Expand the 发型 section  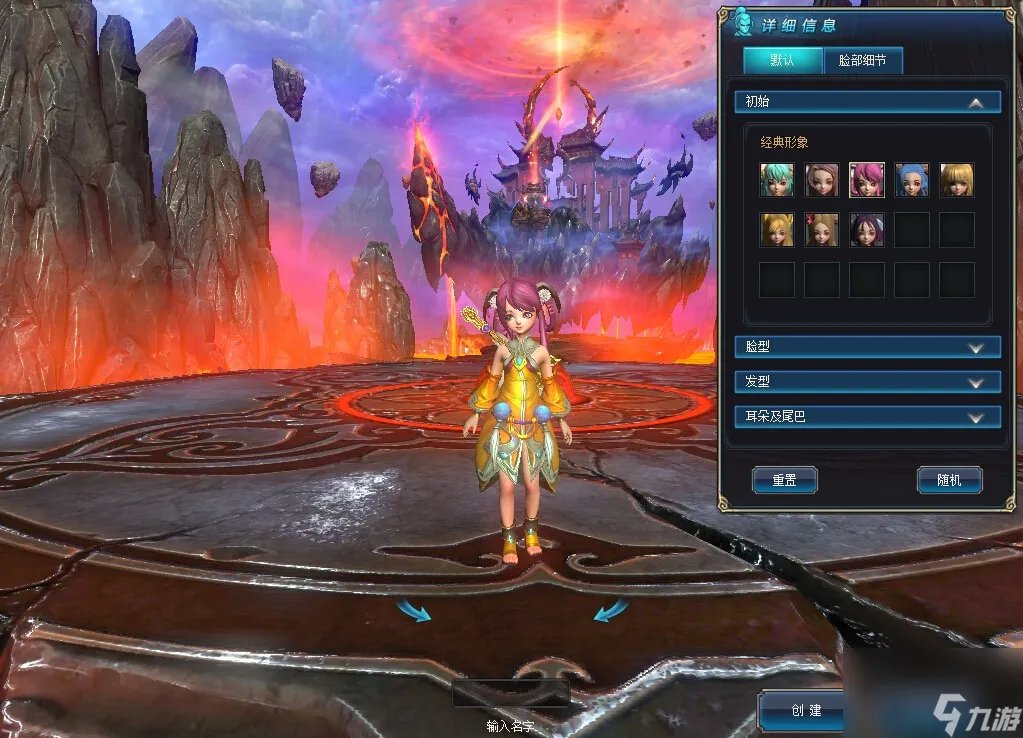point(976,382)
